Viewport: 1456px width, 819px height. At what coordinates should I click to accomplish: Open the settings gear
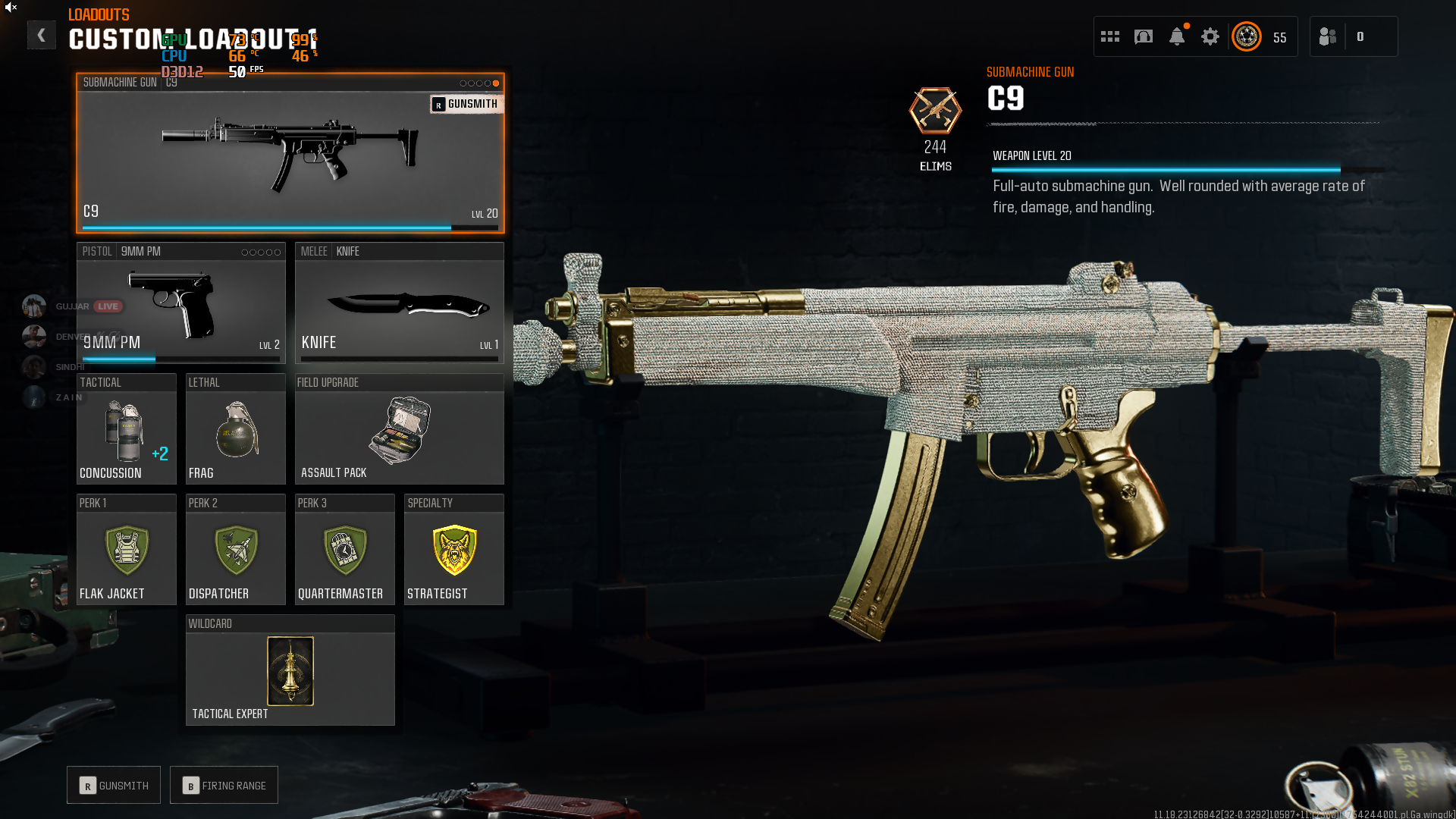pyautogui.click(x=1210, y=36)
